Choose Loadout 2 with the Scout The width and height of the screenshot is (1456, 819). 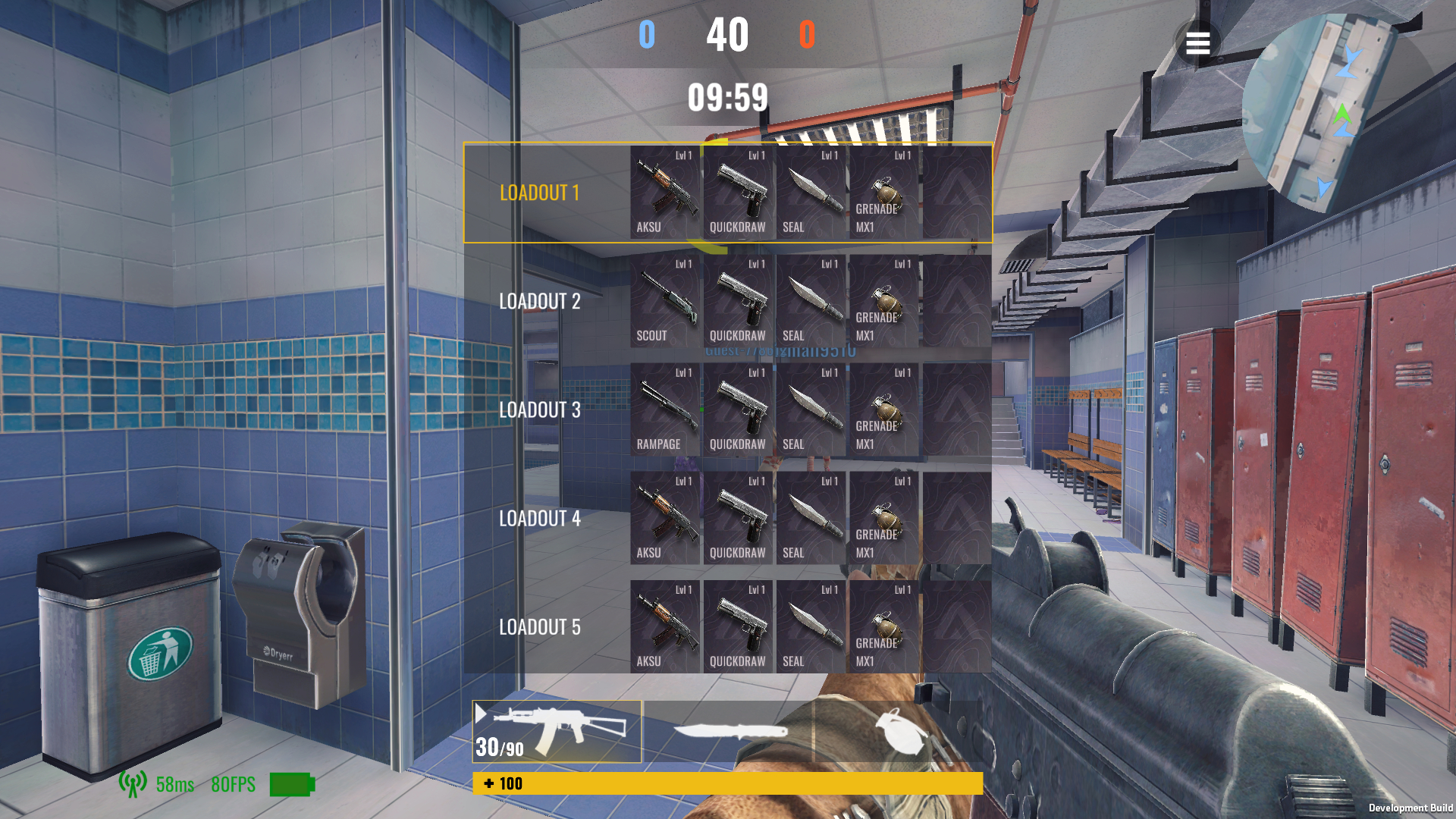pos(540,301)
